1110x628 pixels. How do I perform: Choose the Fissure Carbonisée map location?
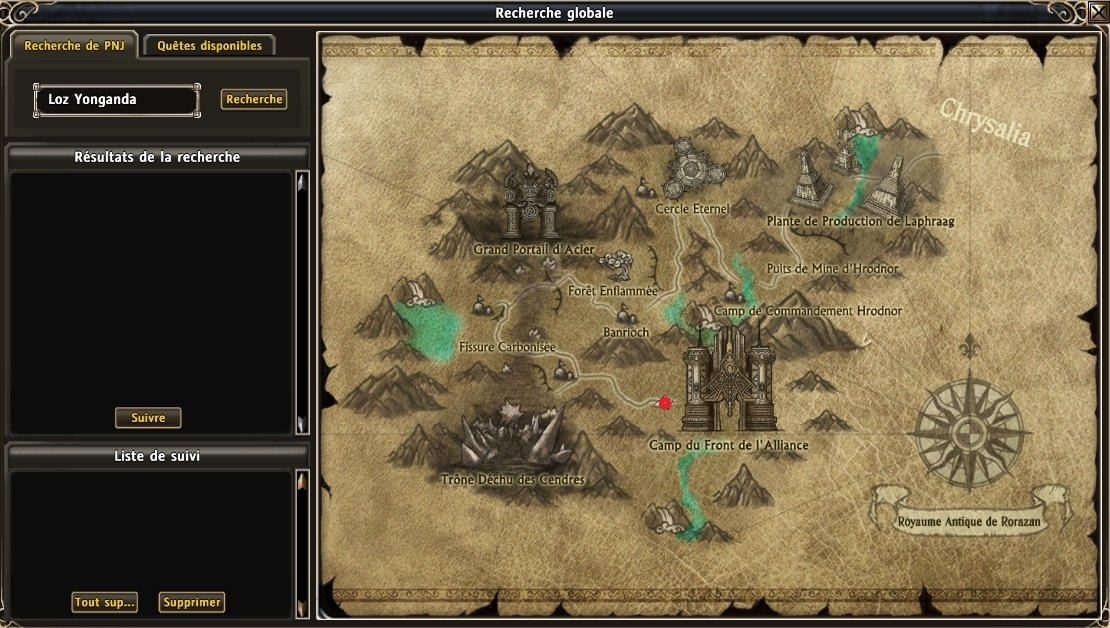click(506, 346)
